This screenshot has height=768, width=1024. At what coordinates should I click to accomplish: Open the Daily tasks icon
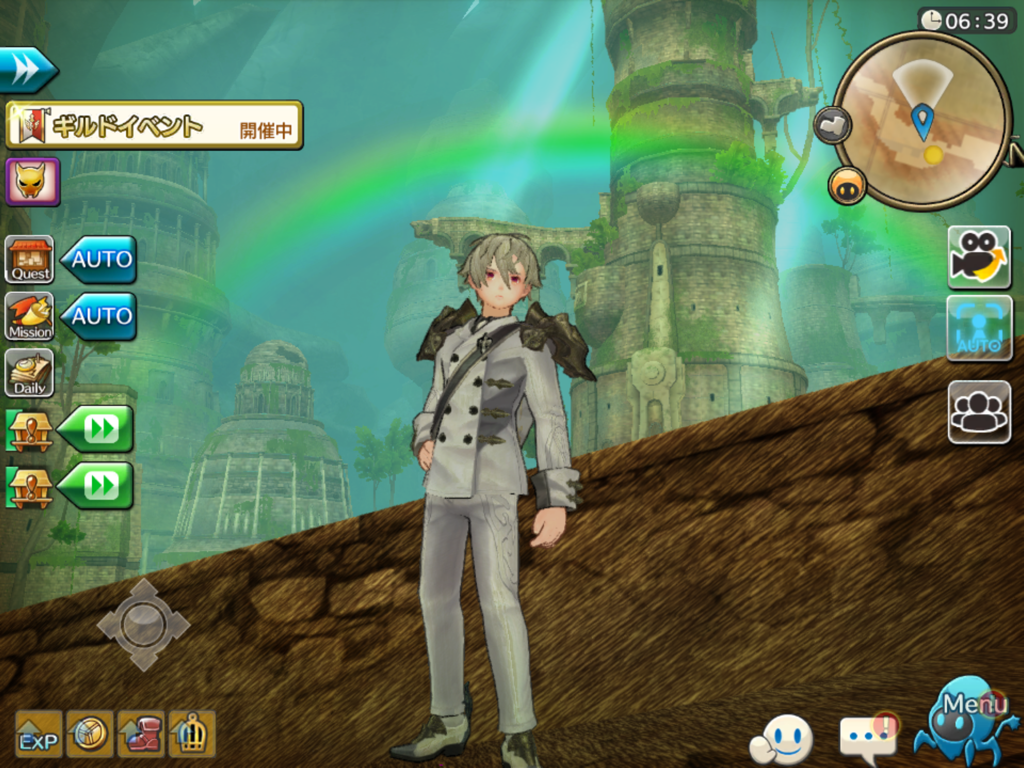pyautogui.click(x=30, y=373)
